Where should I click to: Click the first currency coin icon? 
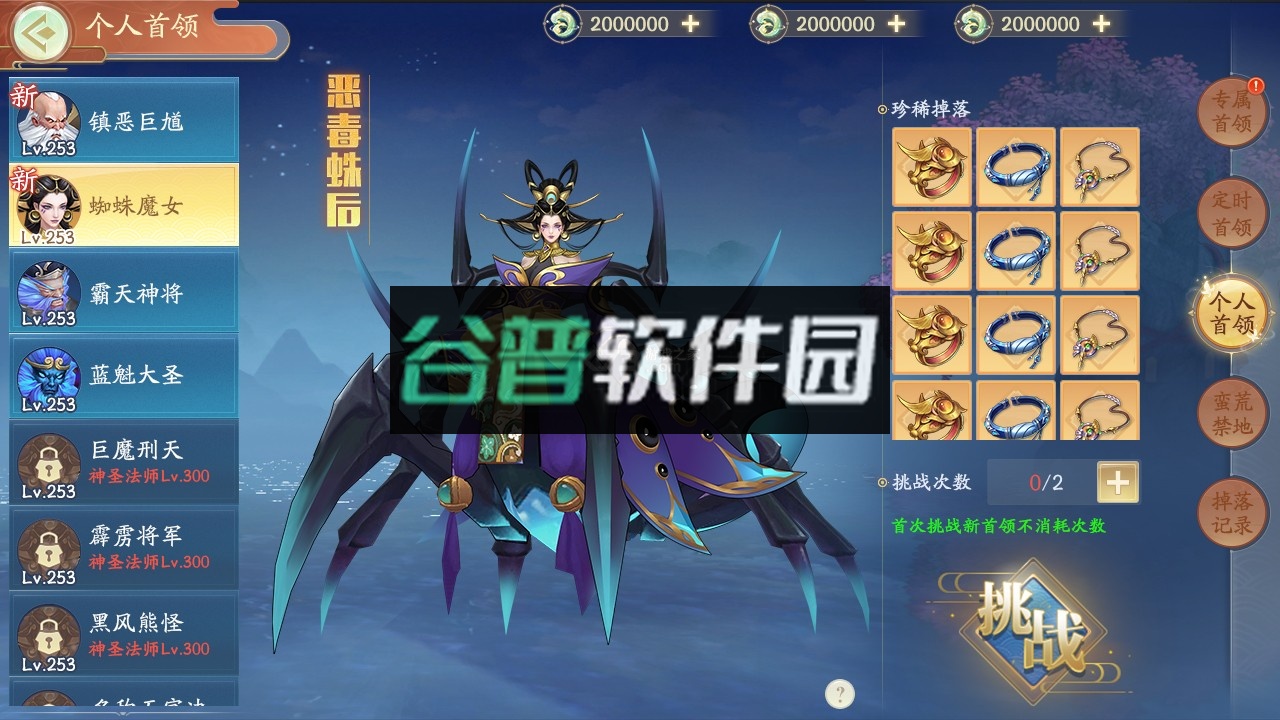pyautogui.click(x=560, y=22)
